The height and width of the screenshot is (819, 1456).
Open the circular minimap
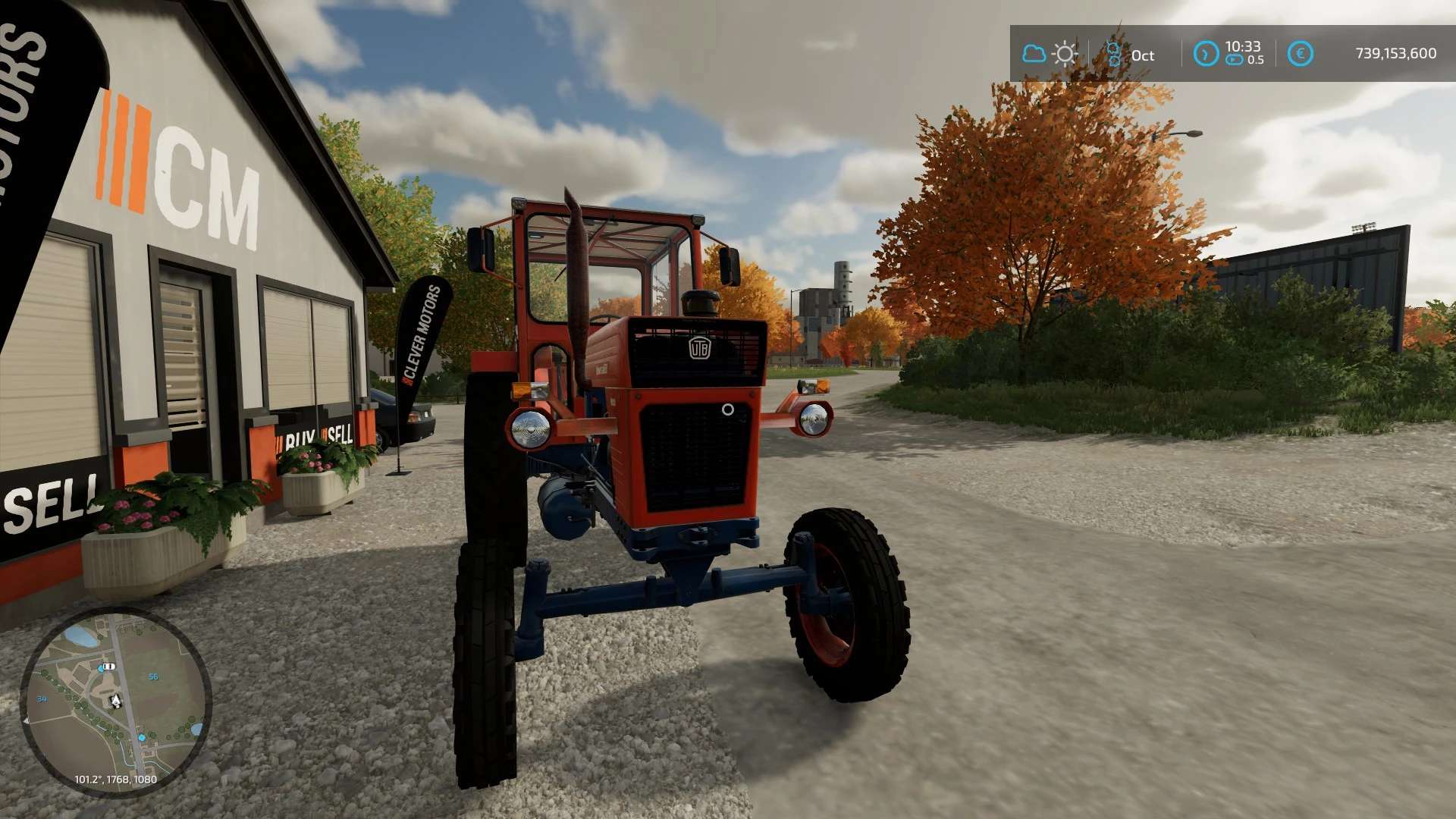tap(115, 701)
